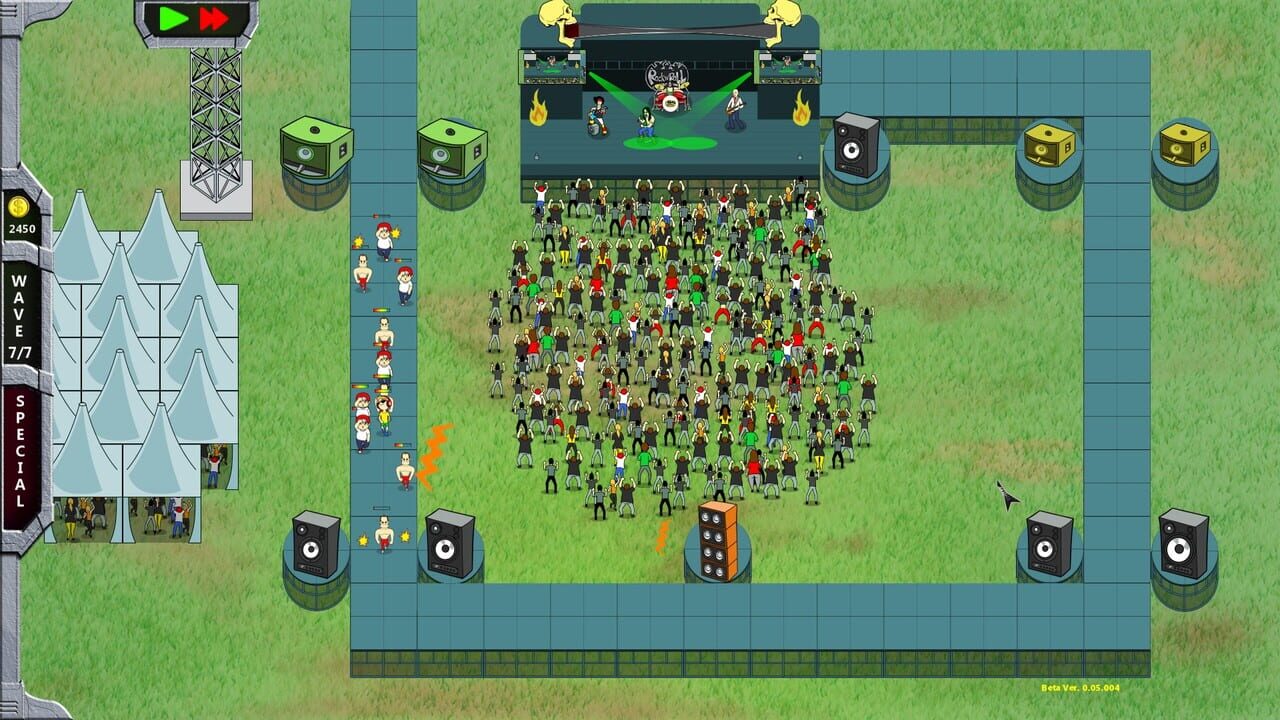Click the black speaker on the top wall
Image resolution: width=1280 pixels, height=720 pixels.
pyautogui.click(x=855, y=147)
